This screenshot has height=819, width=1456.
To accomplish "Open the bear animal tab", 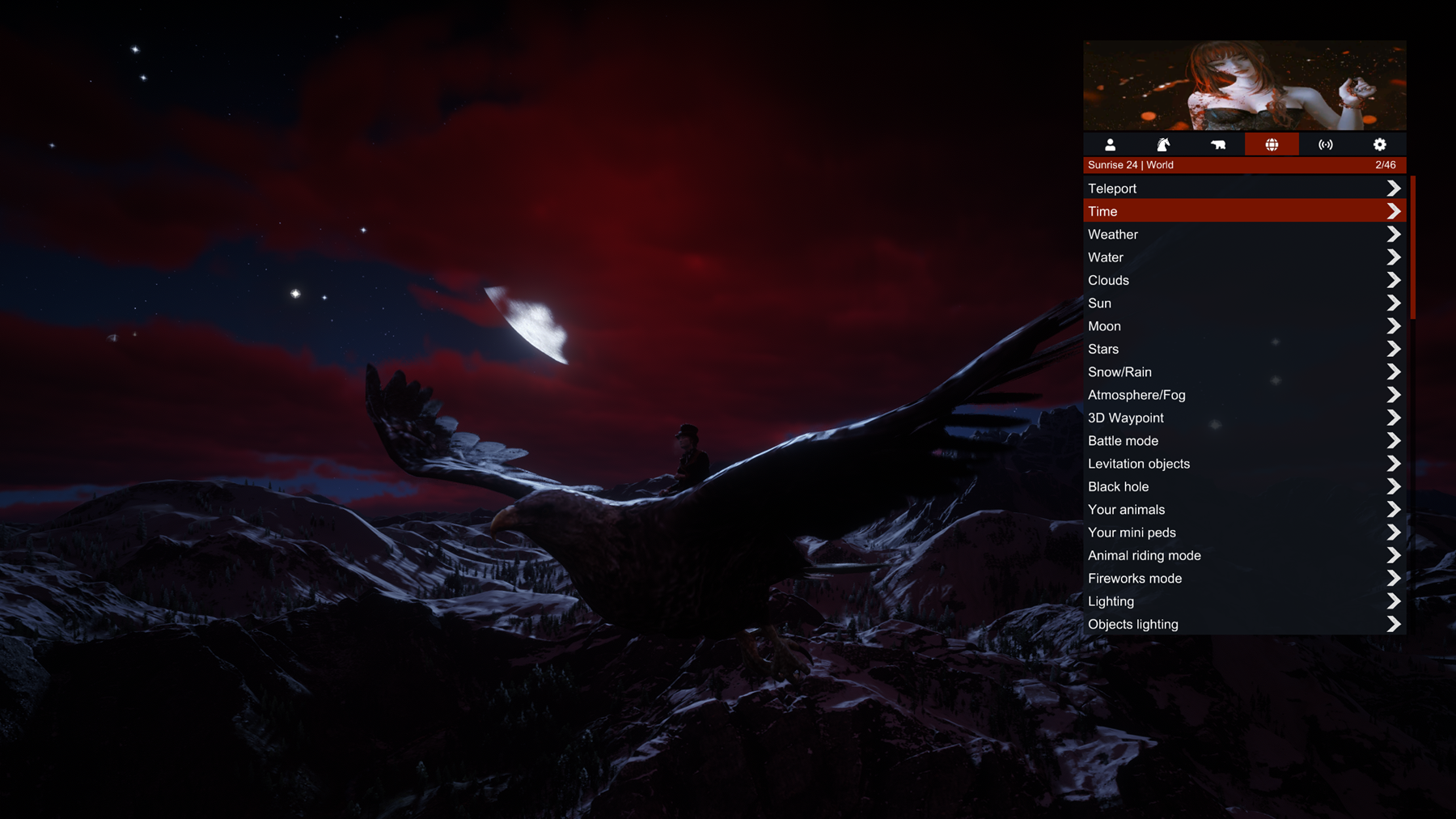I will pos(1218,145).
